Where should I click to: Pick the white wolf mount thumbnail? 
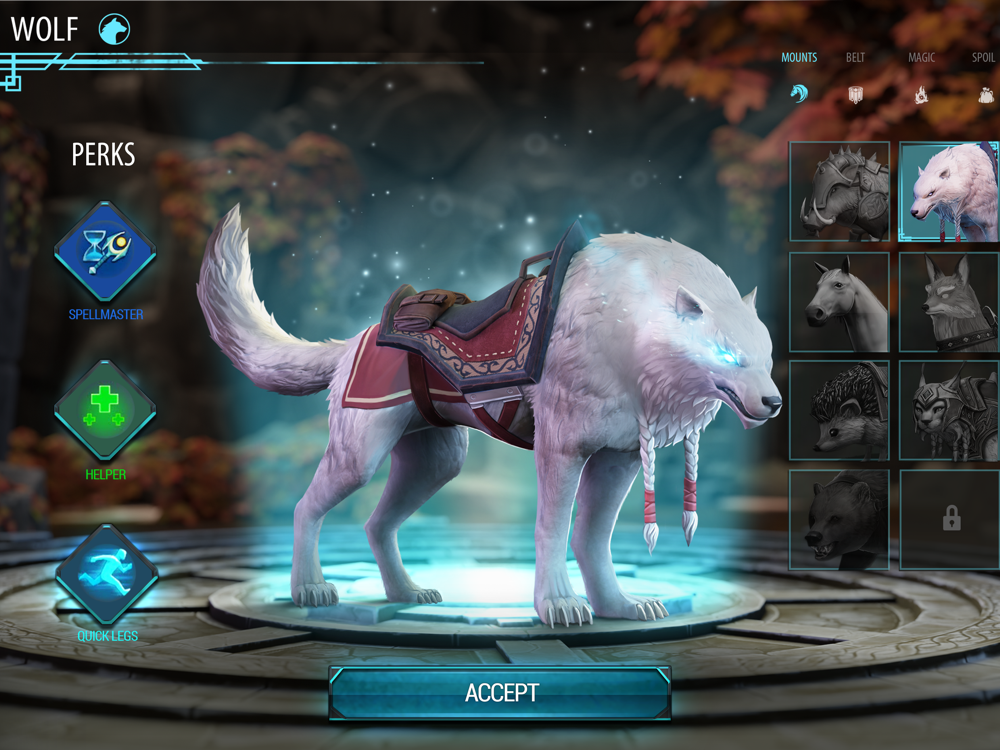pyautogui.click(x=949, y=192)
